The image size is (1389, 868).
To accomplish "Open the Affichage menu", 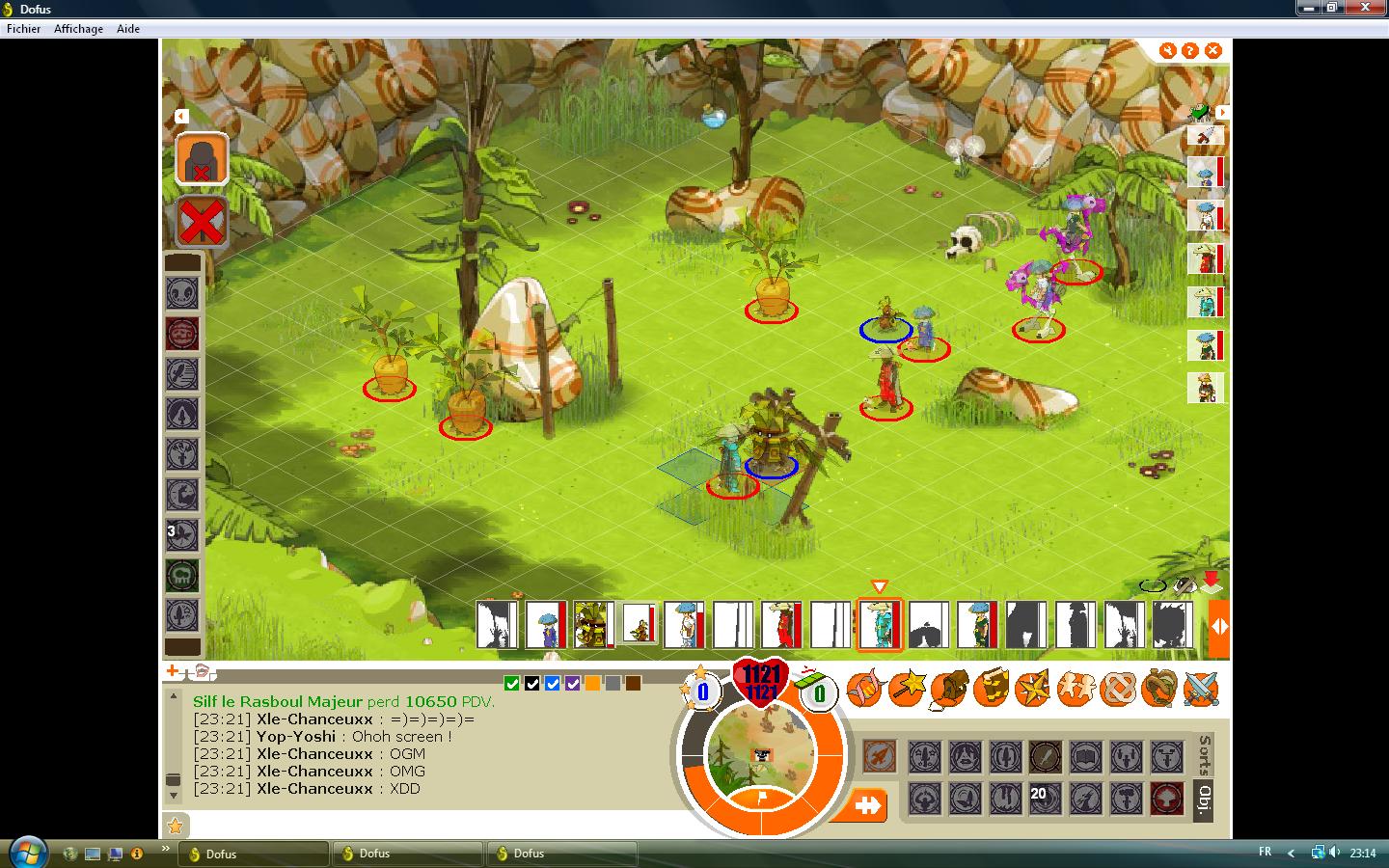I will click(78, 29).
